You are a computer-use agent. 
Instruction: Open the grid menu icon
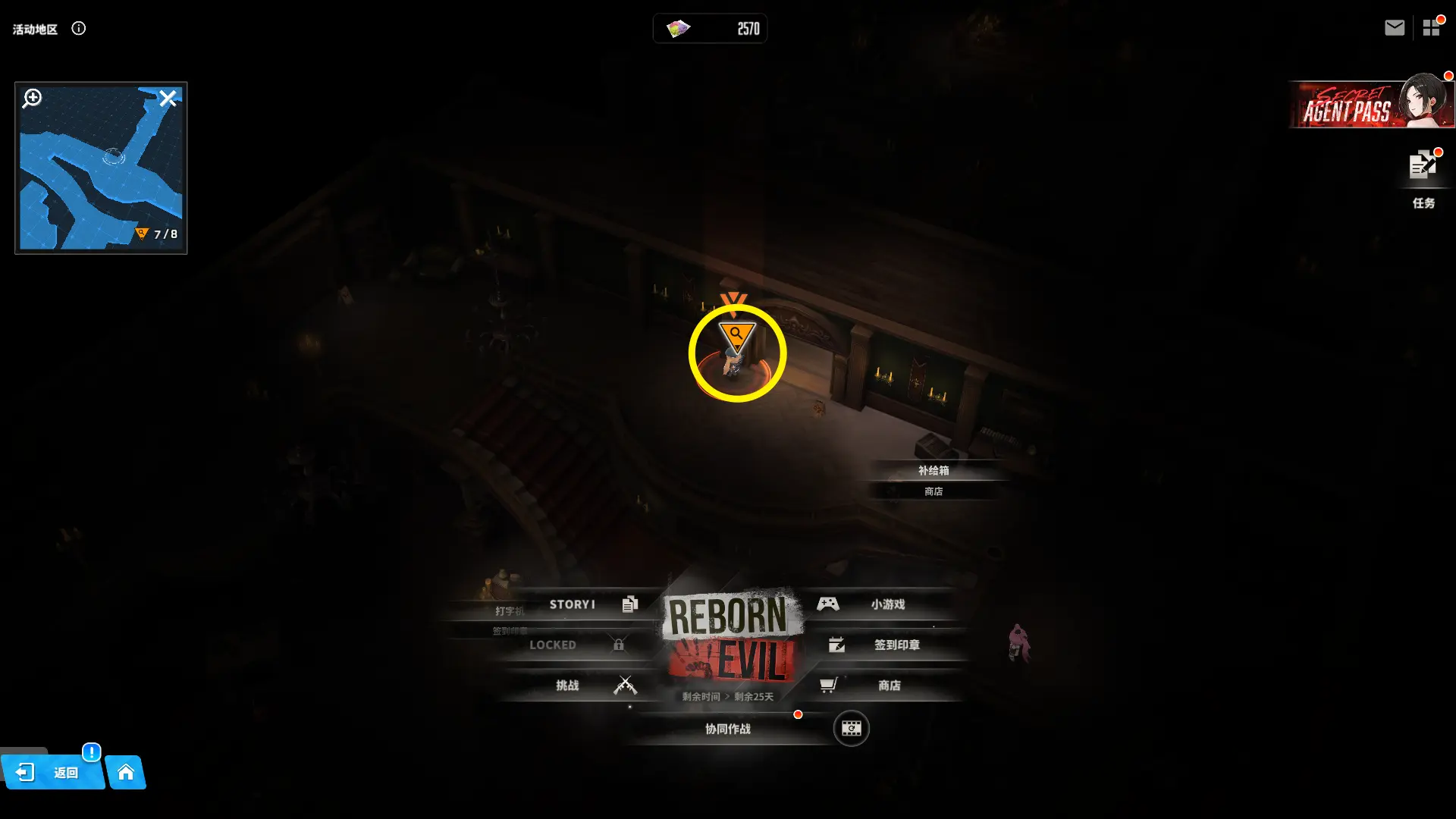click(1431, 28)
